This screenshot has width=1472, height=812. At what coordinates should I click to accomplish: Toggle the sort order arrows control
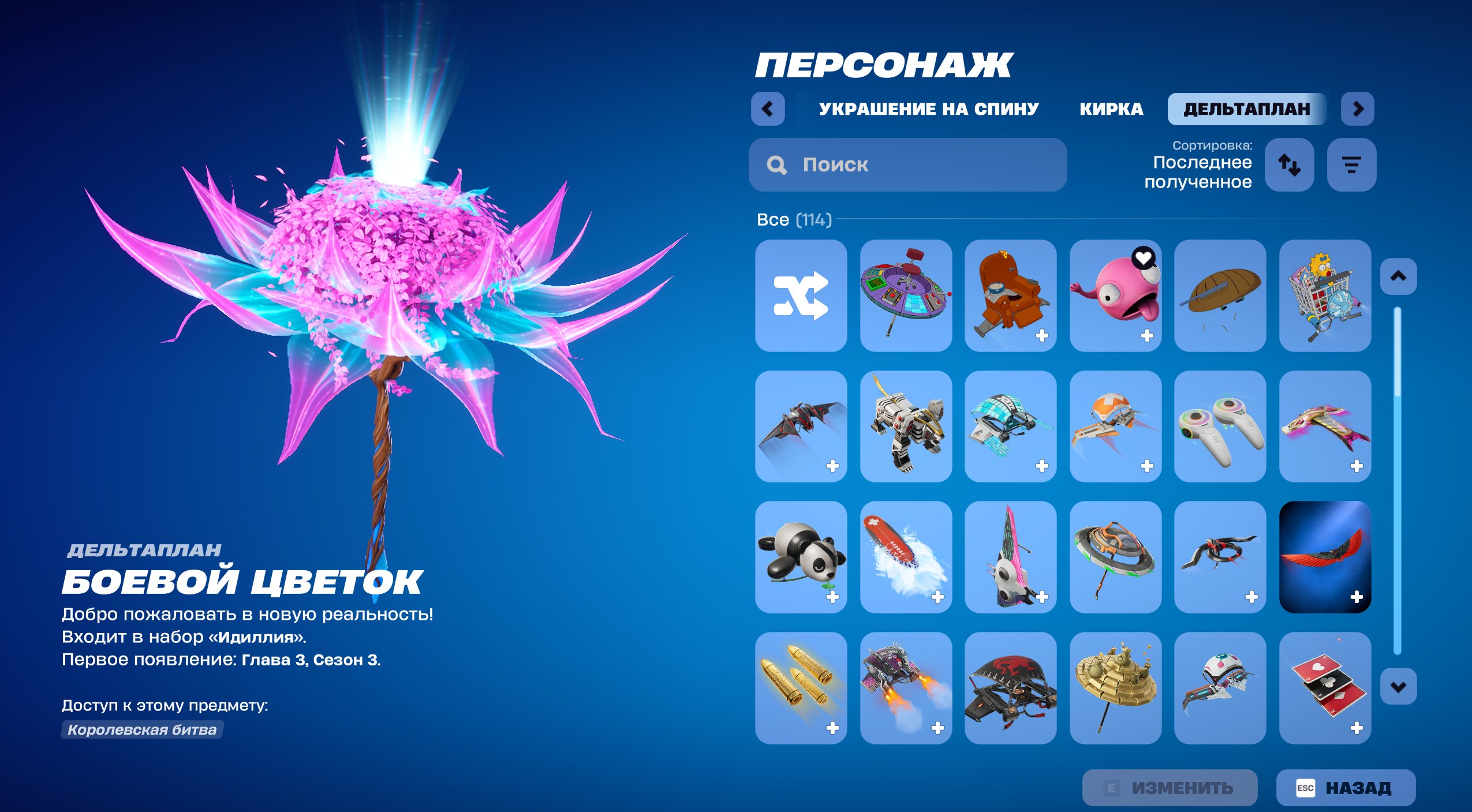(x=1290, y=166)
